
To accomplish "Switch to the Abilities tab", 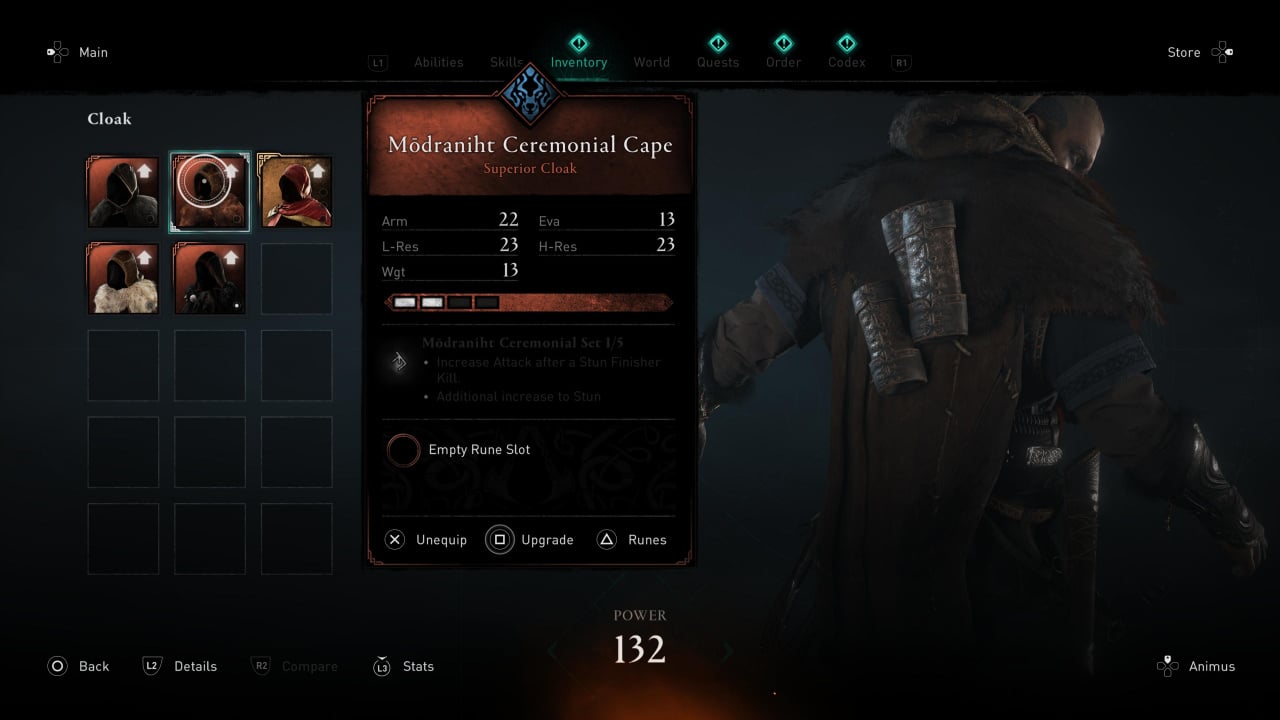I will [x=438, y=62].
